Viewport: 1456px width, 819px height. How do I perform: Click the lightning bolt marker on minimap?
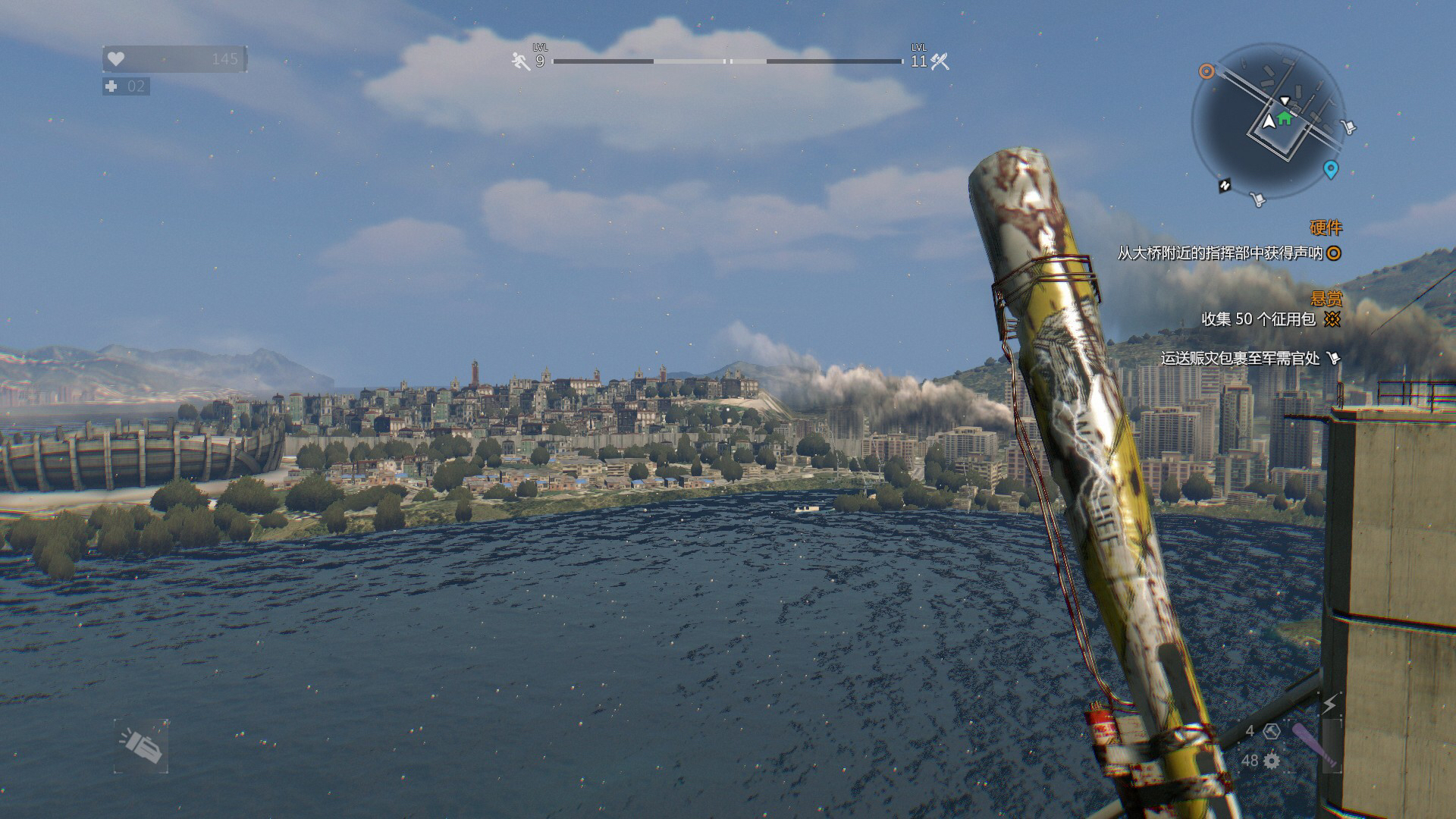(x=1225, y=185)
